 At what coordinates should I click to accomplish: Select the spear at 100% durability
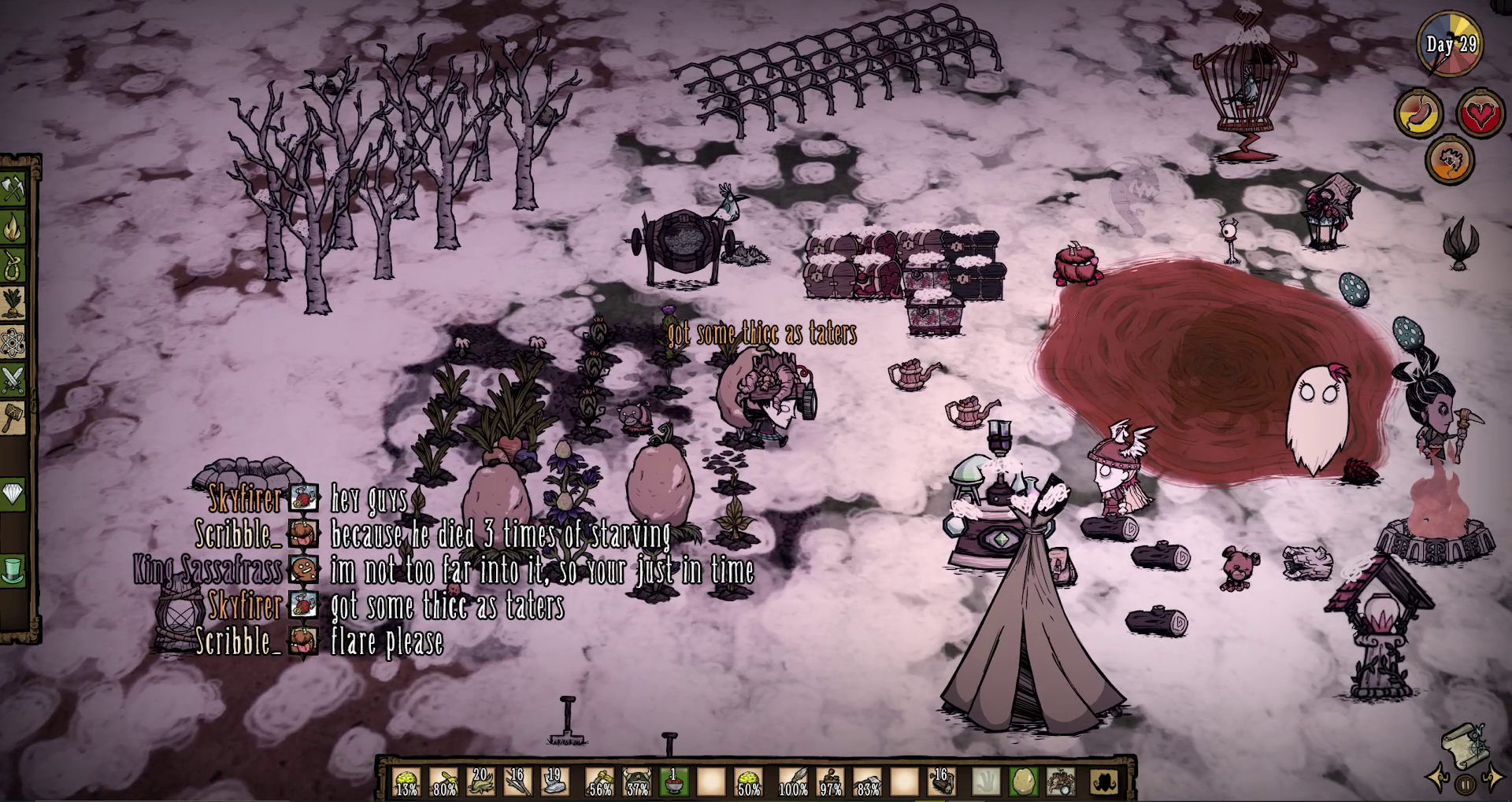click(793, 782)
